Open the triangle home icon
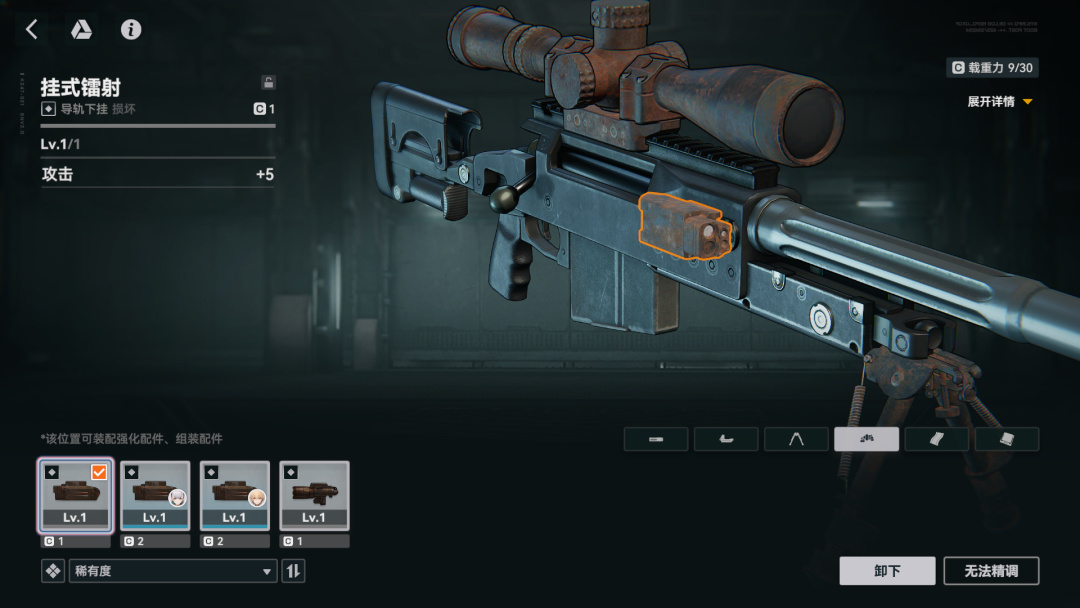 tap(81, 30)
